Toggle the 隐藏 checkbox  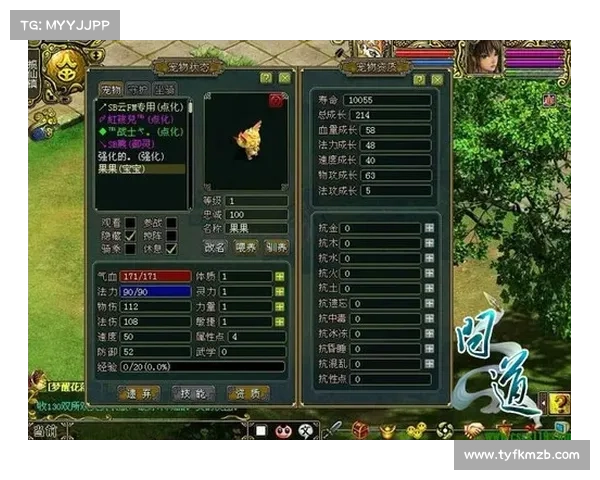coord(130,236)
